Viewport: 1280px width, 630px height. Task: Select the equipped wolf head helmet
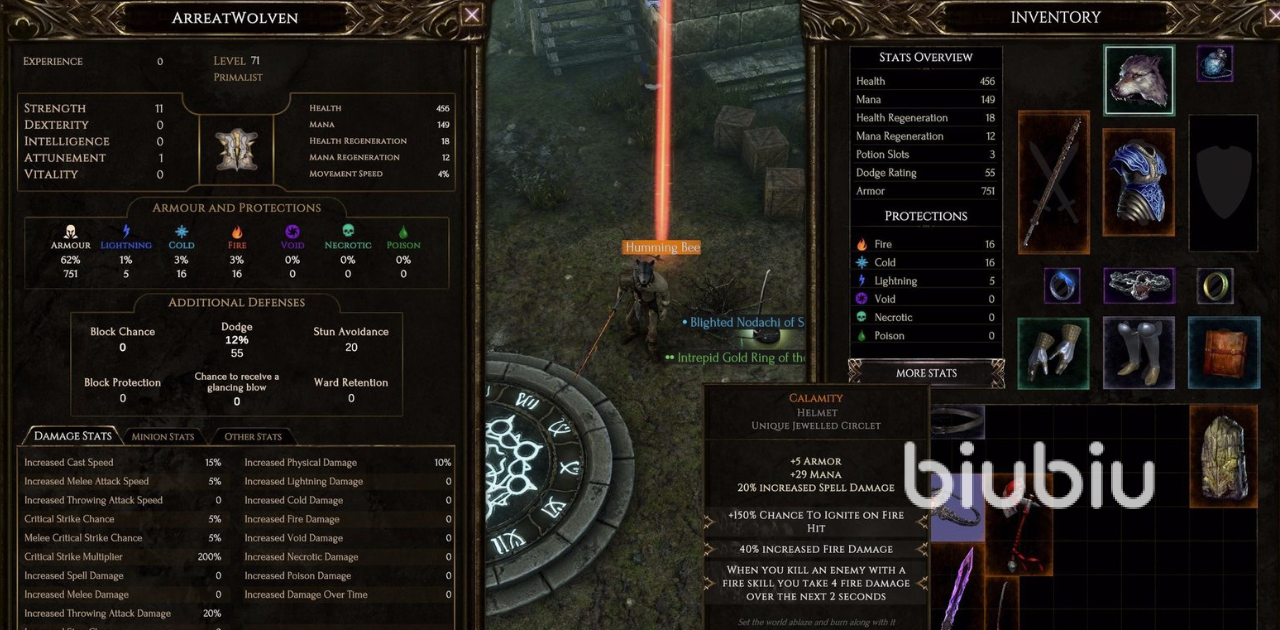1139,80
